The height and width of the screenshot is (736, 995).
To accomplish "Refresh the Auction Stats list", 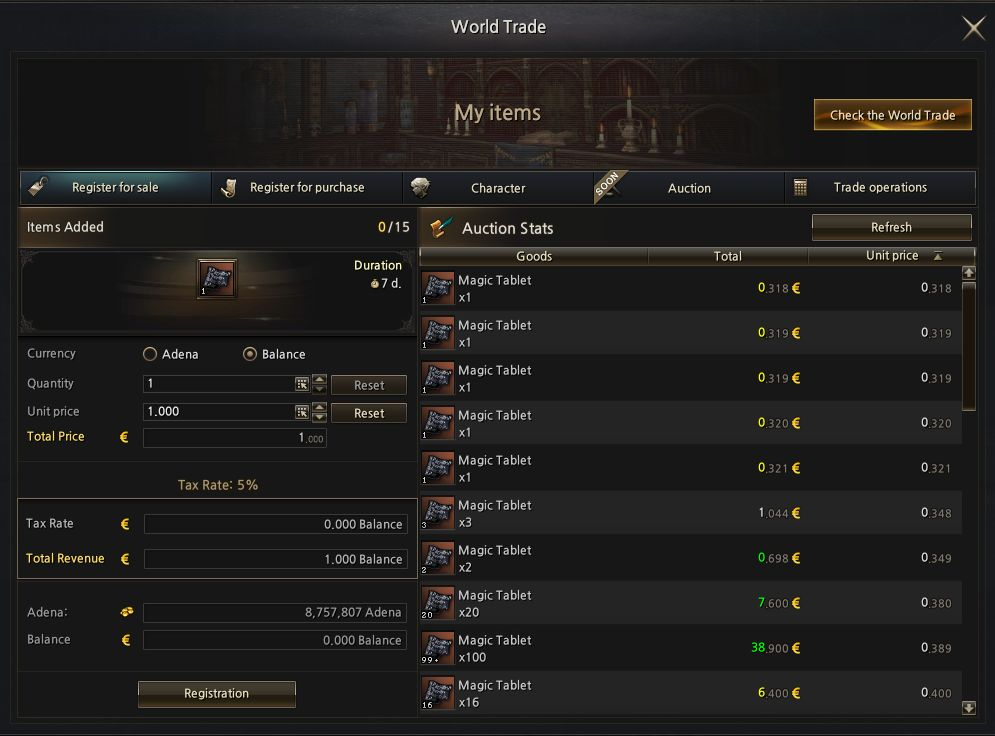I will [891, 227].
